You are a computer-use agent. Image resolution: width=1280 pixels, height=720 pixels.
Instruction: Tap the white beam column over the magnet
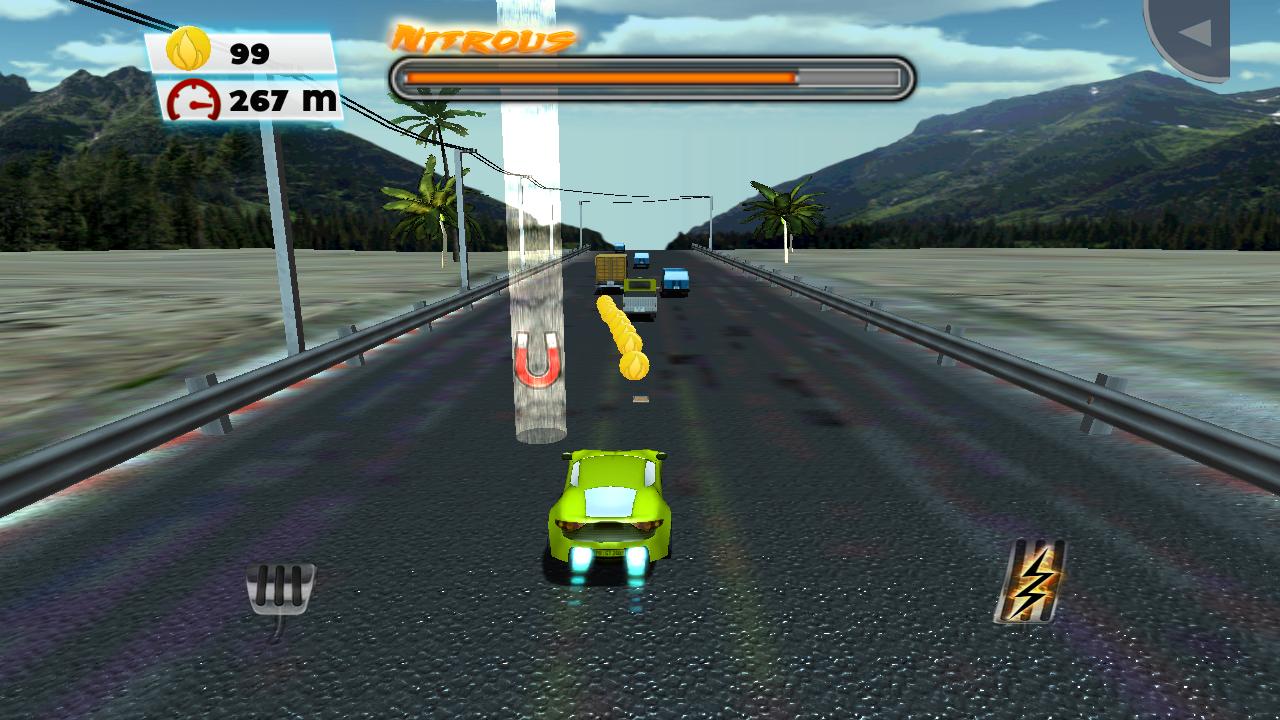click(536, 200)
